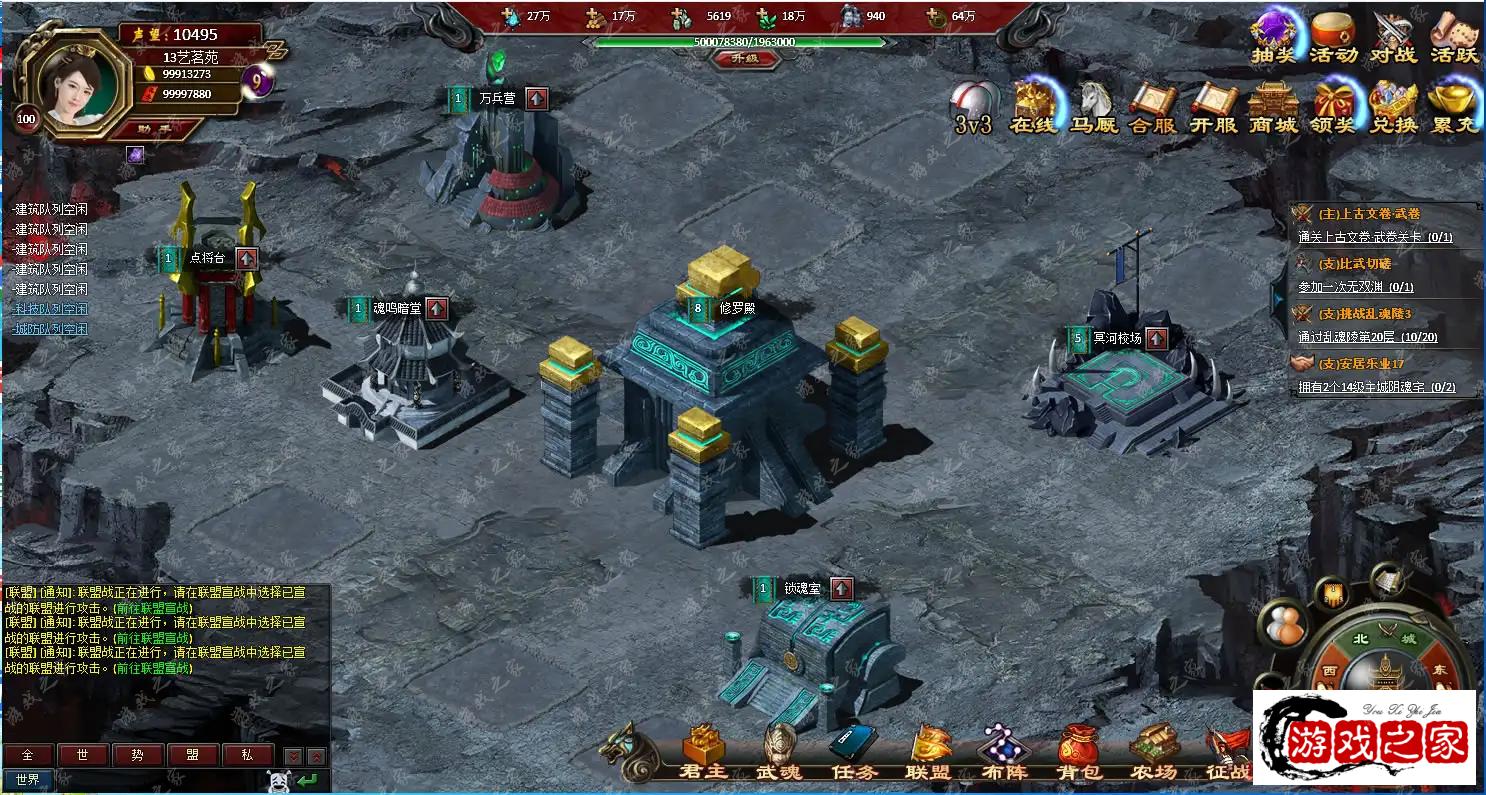The height and width of the screenshot is (795, 1486).
Task: Switch chat to the 盟 alliance tab
Action: pos(192,755)
